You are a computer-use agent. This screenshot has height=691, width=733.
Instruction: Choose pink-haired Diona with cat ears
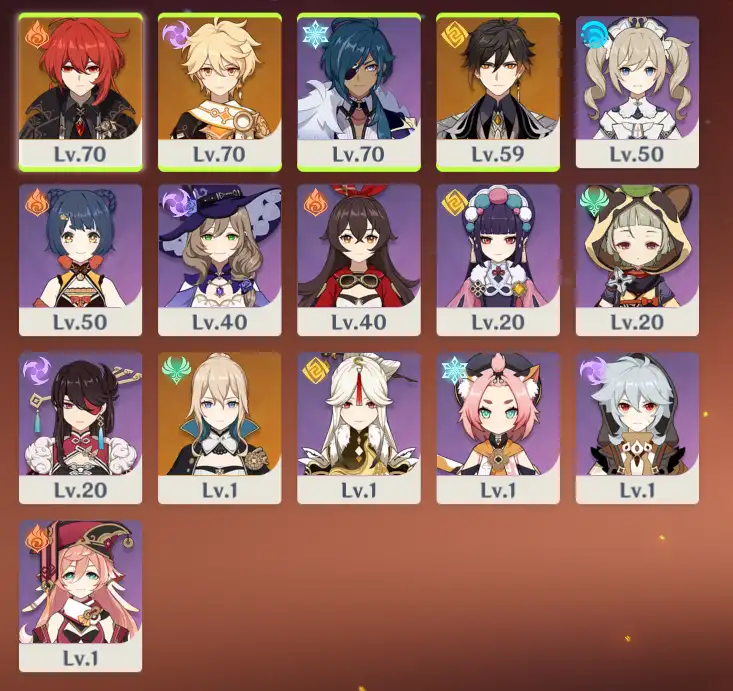(x=498, y=426)
